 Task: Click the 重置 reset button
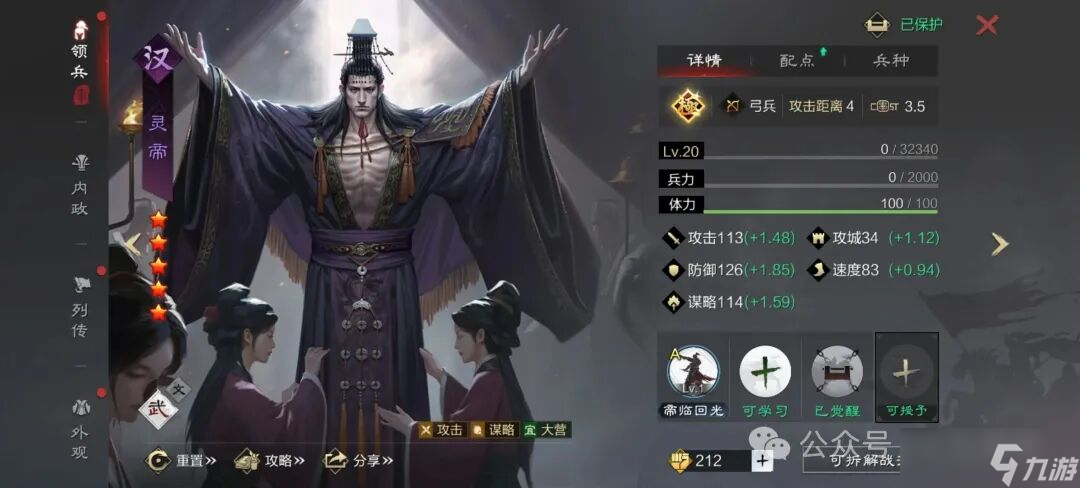(180, 461)
